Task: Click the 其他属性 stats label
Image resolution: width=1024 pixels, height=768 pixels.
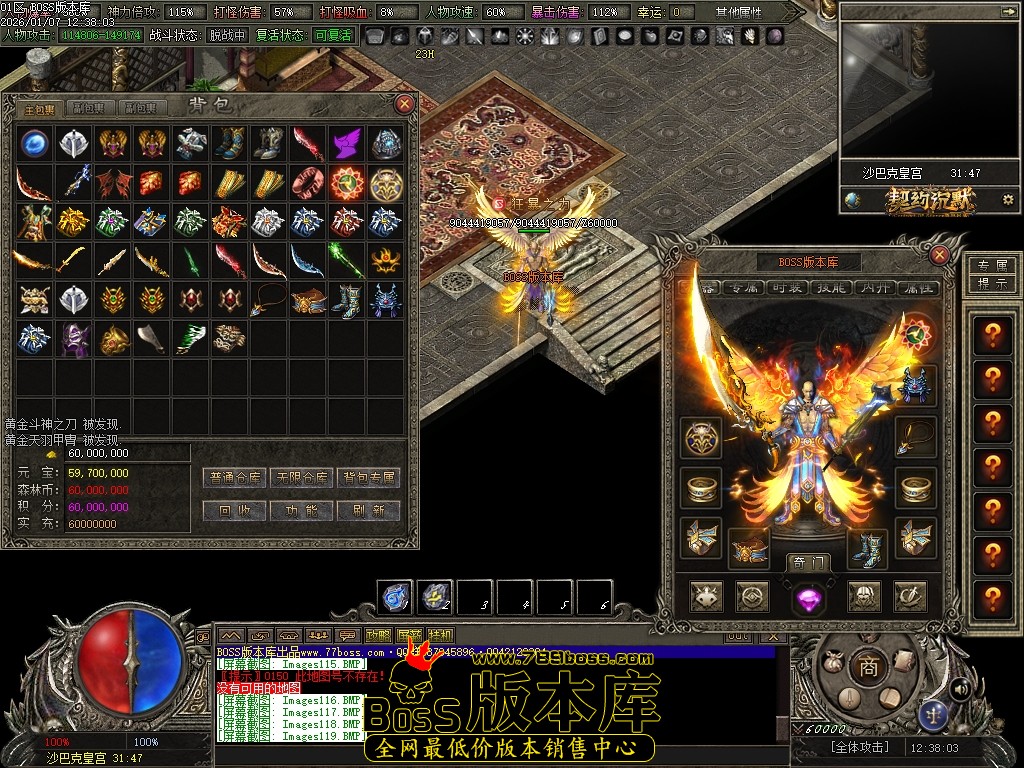Action: tap(739, 12)
